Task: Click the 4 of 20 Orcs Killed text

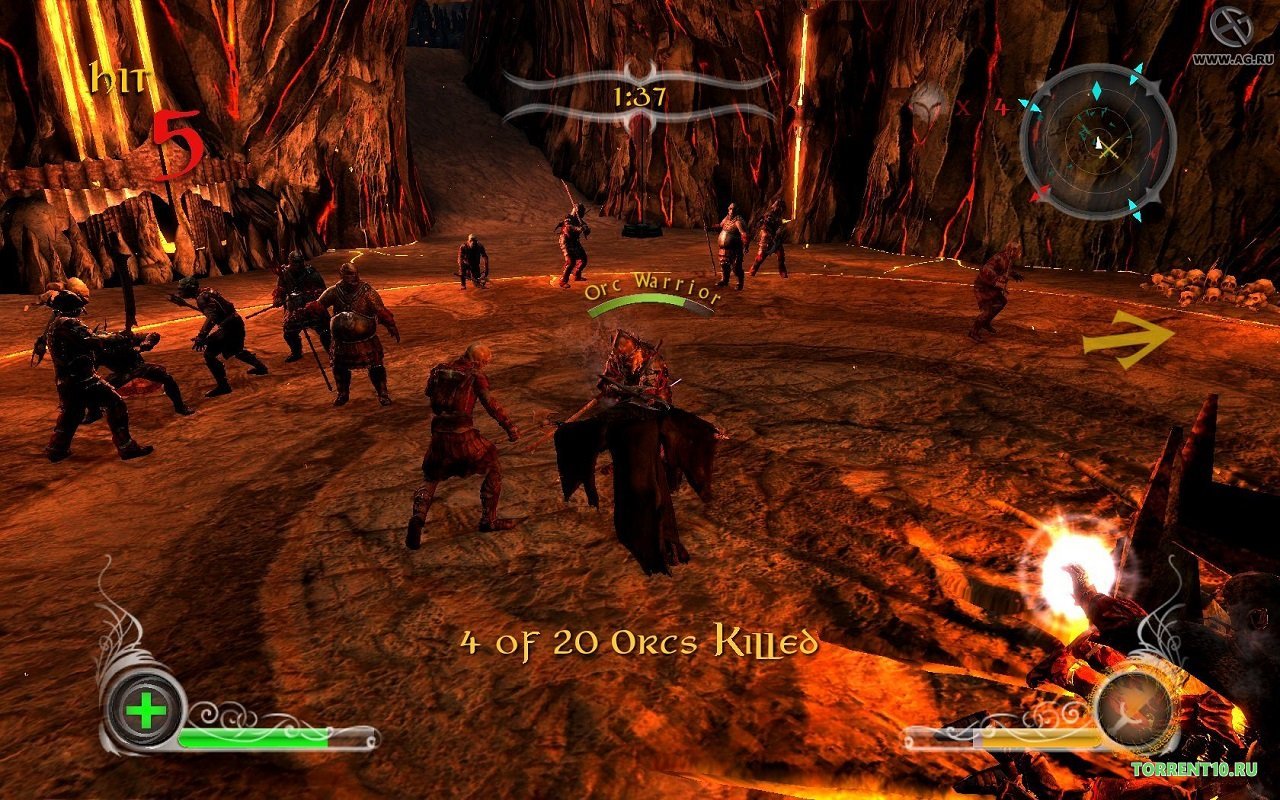Action: click(x=636, y=642)
